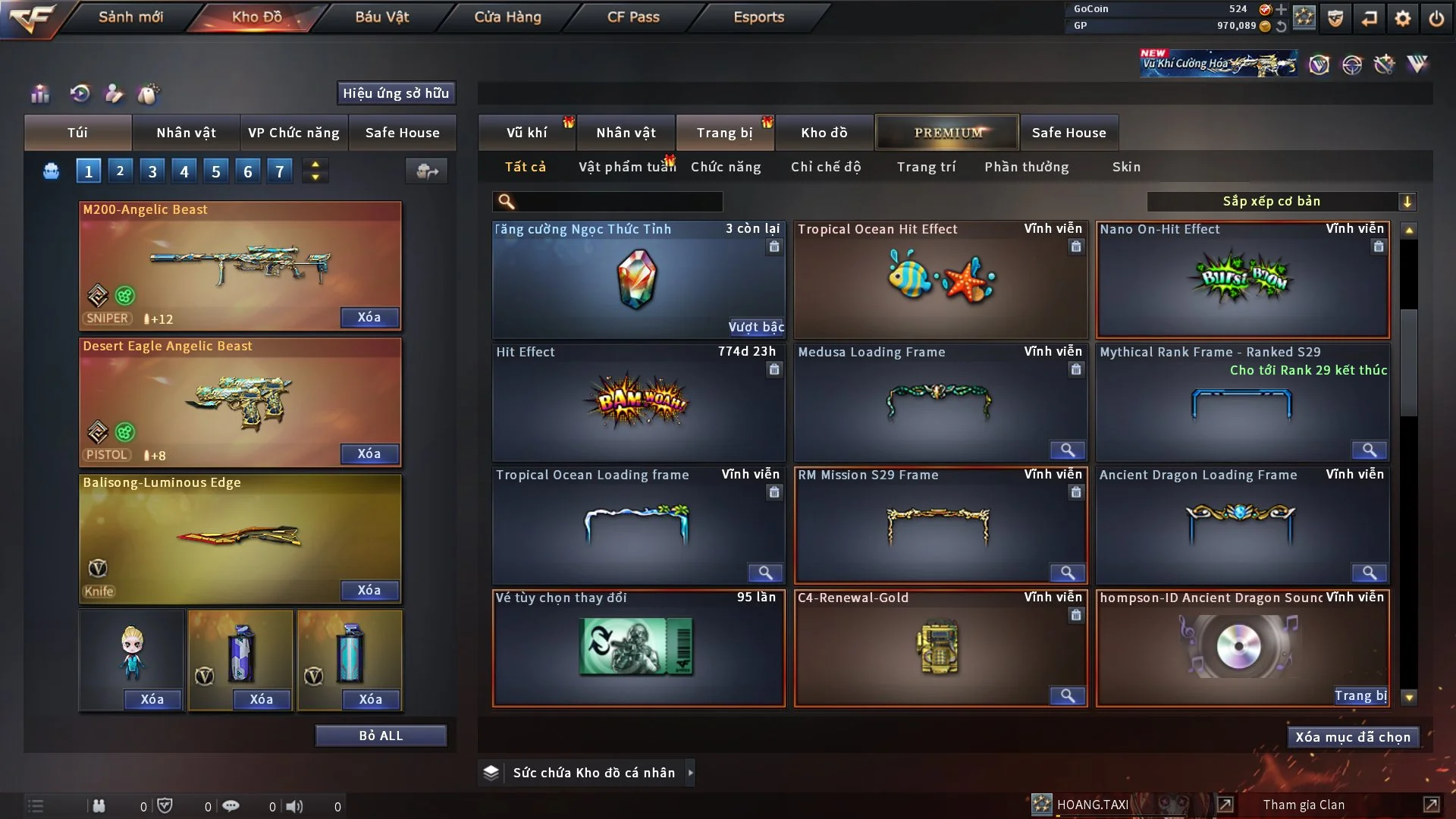Click Xóa mục đã chọn button
Screen dimensions: 1456x819
pyautogui.click(x=1353, y=737)
